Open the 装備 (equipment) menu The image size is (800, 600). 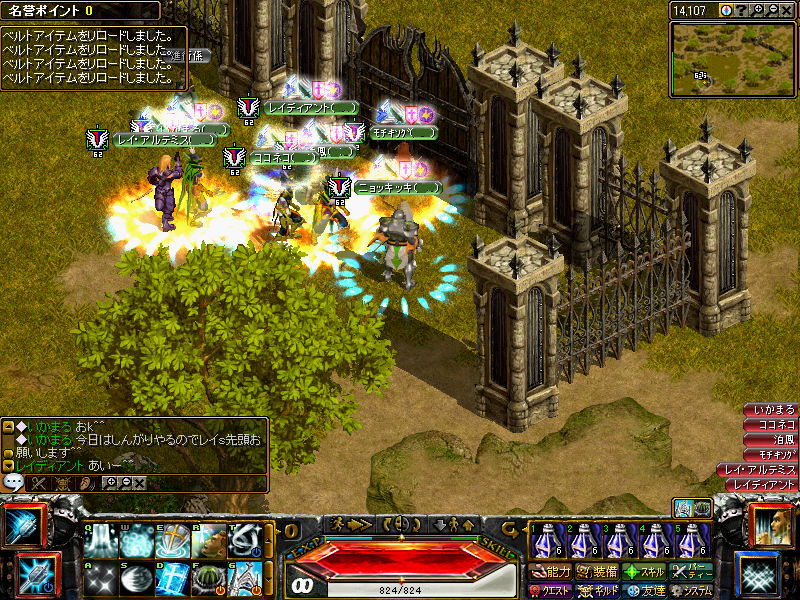tap(597, 572)
